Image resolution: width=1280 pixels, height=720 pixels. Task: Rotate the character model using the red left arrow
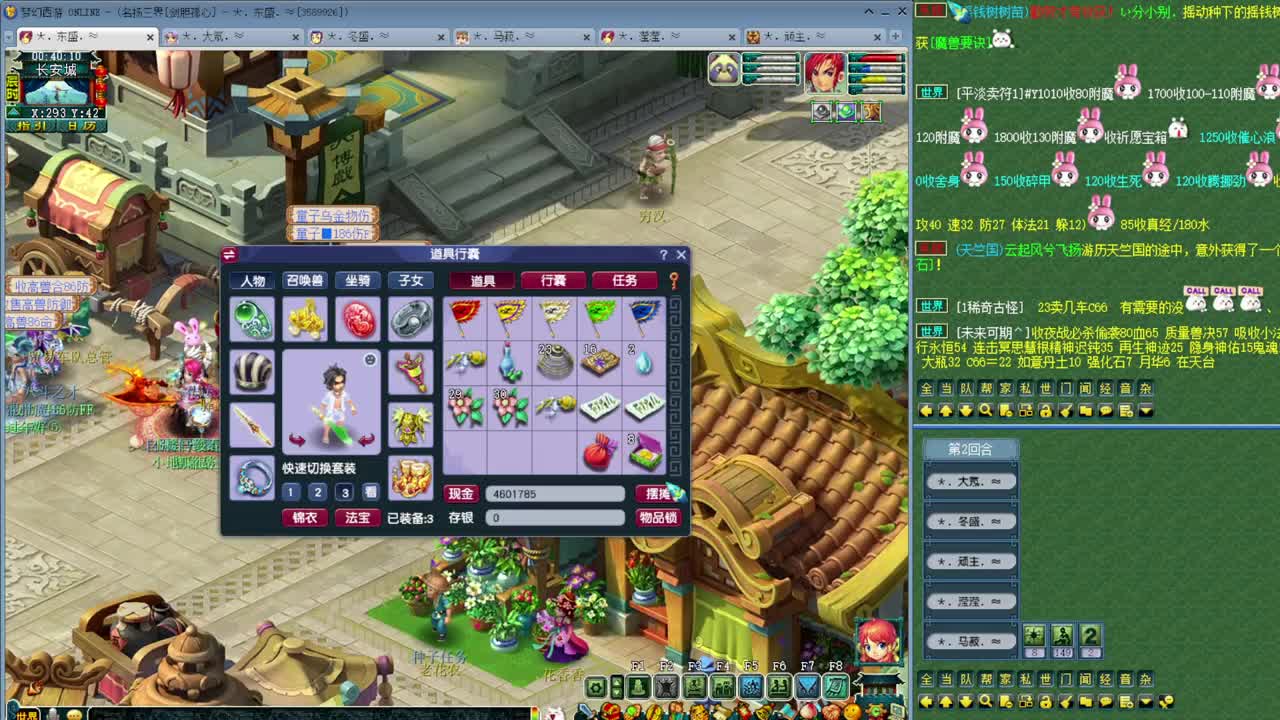pos(294,439)
